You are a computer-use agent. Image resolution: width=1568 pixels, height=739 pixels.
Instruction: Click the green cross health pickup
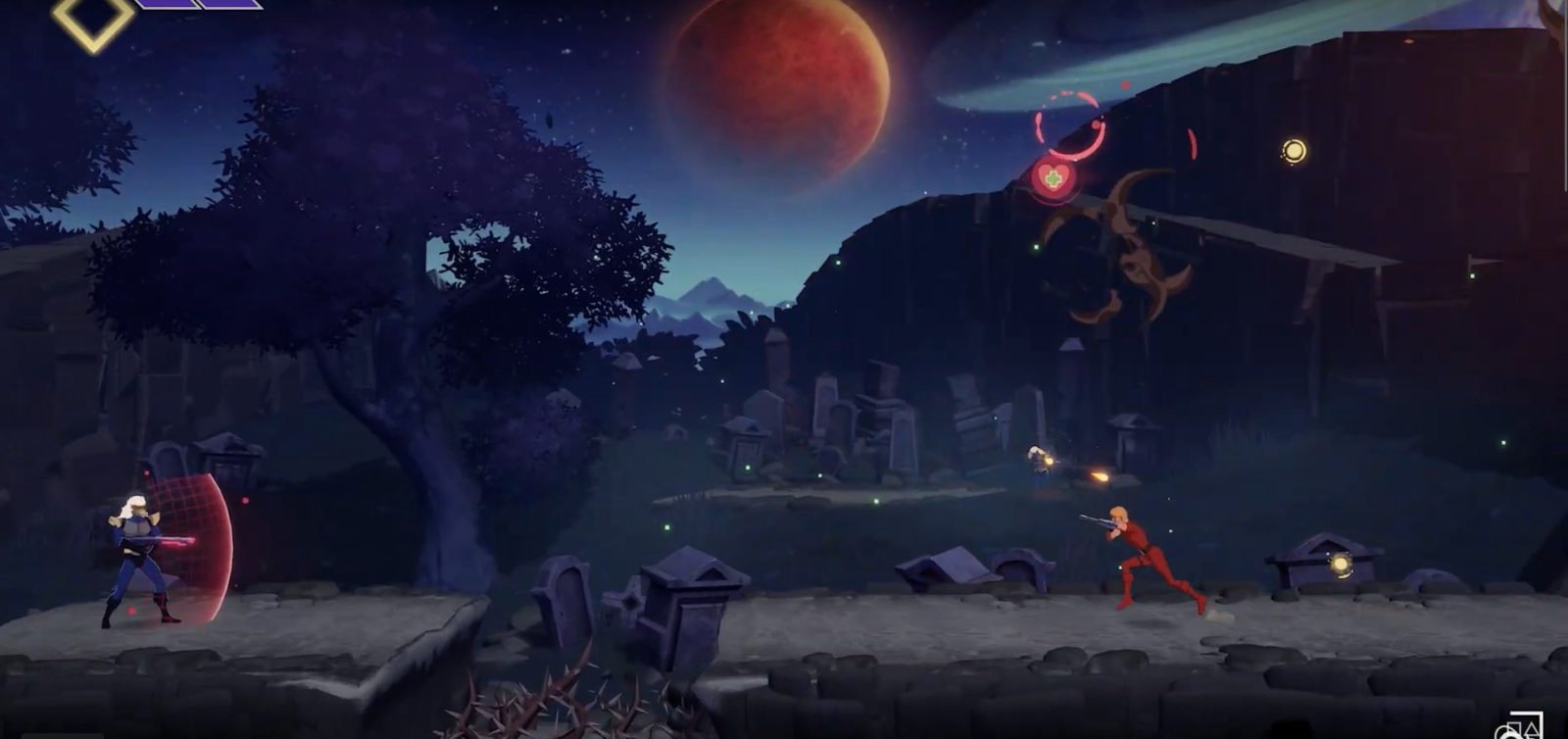pos(1055,178)
